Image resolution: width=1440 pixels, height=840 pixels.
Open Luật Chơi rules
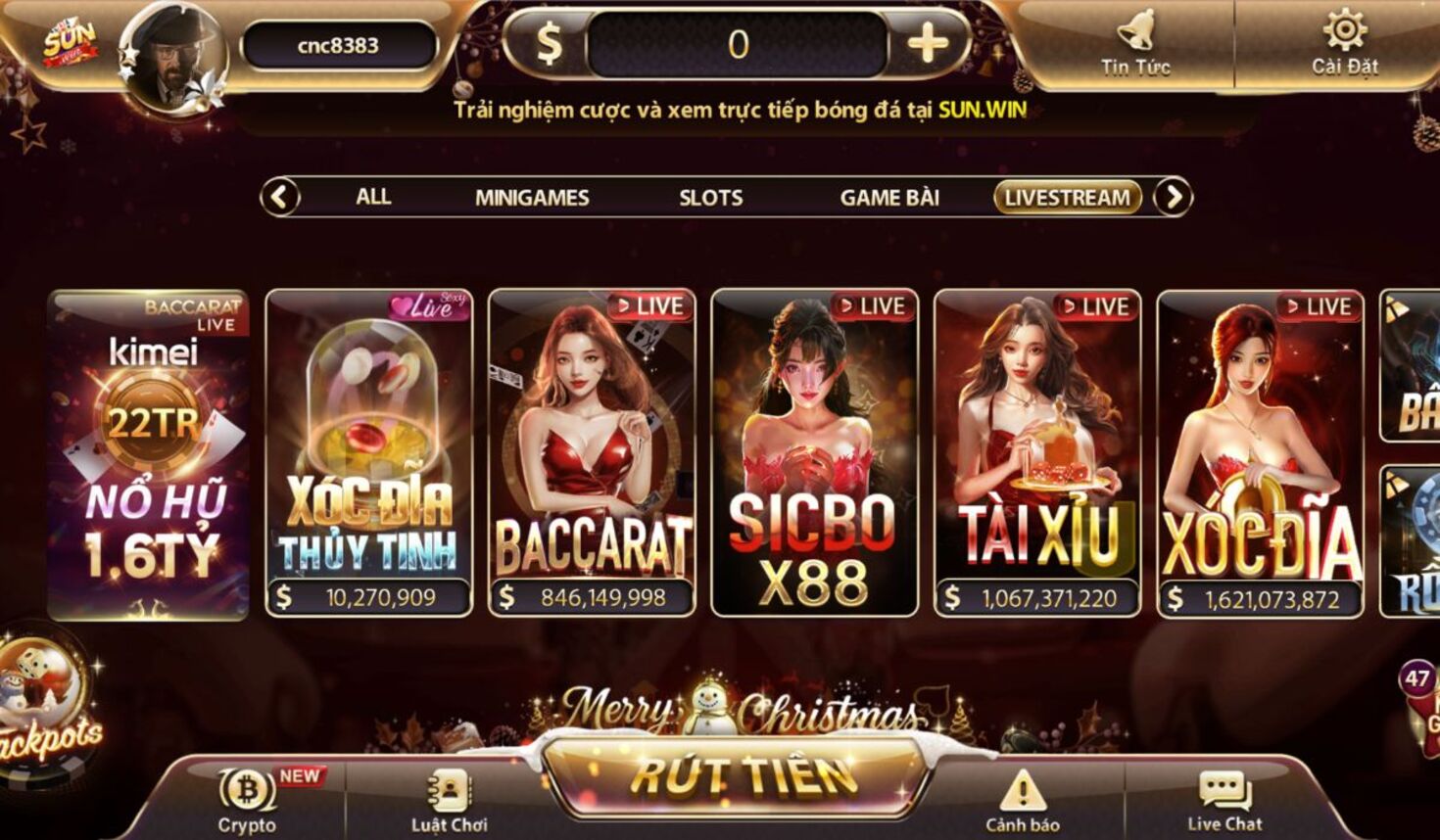450,799
